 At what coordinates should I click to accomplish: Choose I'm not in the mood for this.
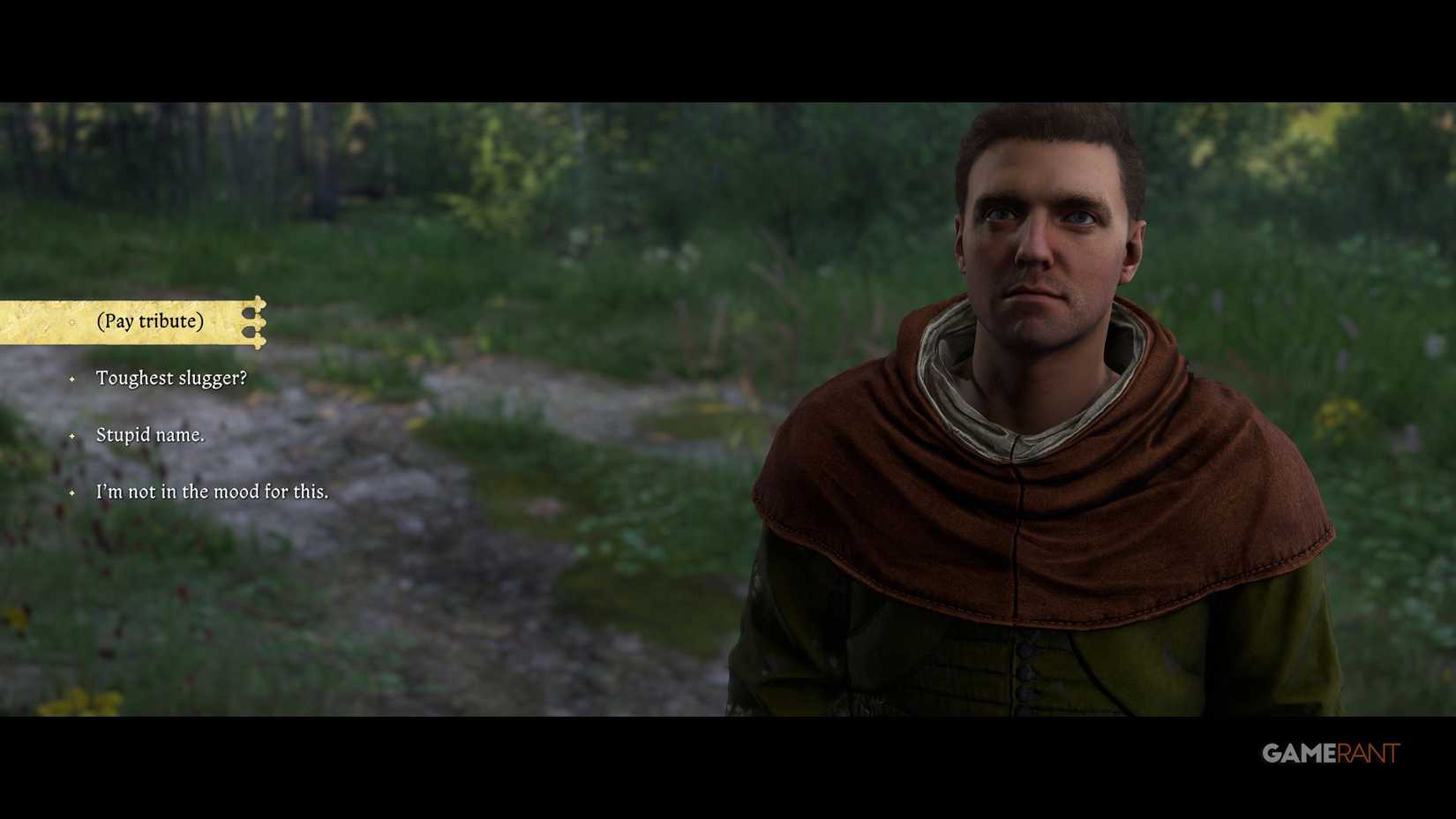(x=211, y=492)
